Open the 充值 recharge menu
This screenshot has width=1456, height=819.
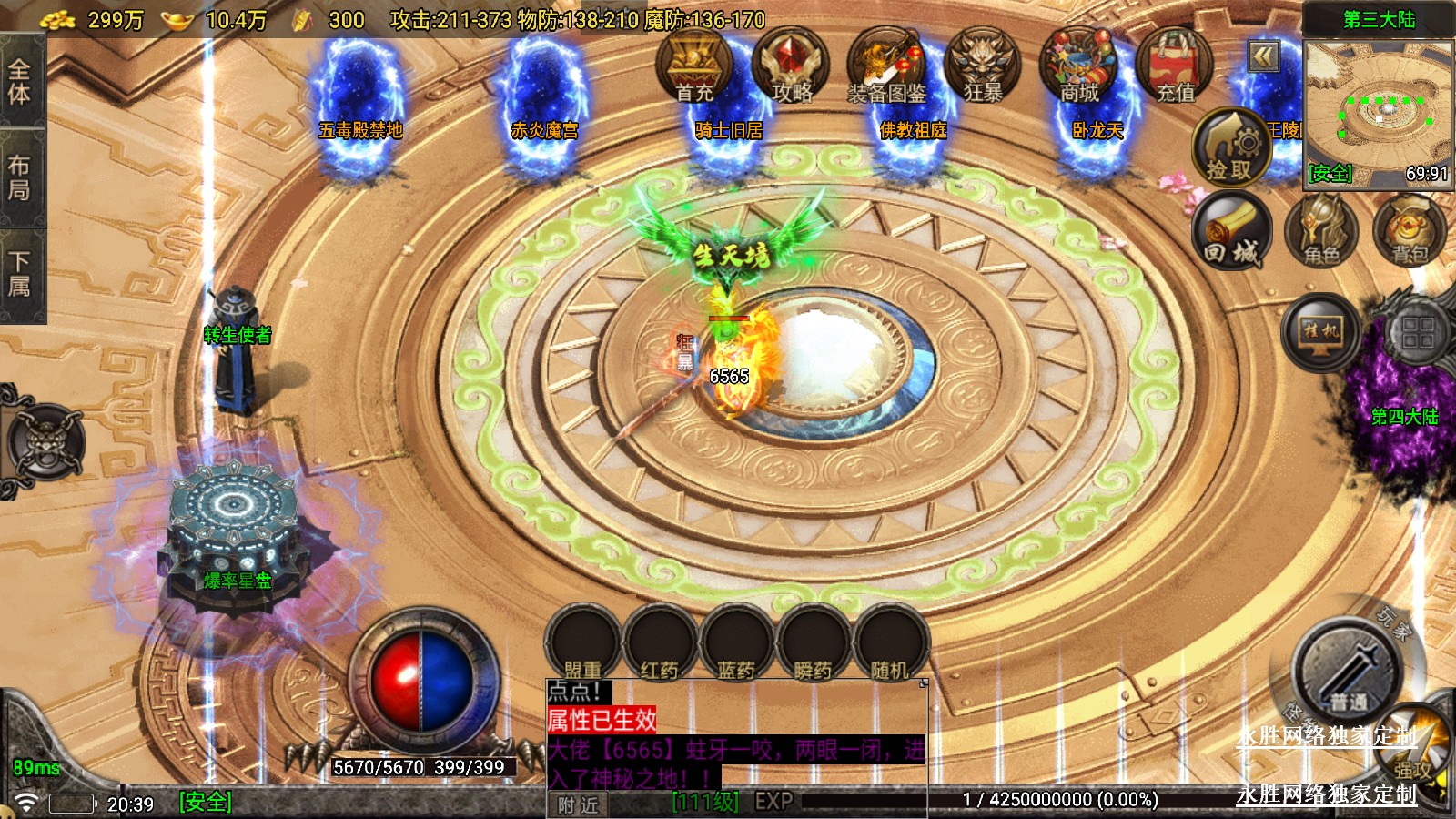click(1175, 66)
